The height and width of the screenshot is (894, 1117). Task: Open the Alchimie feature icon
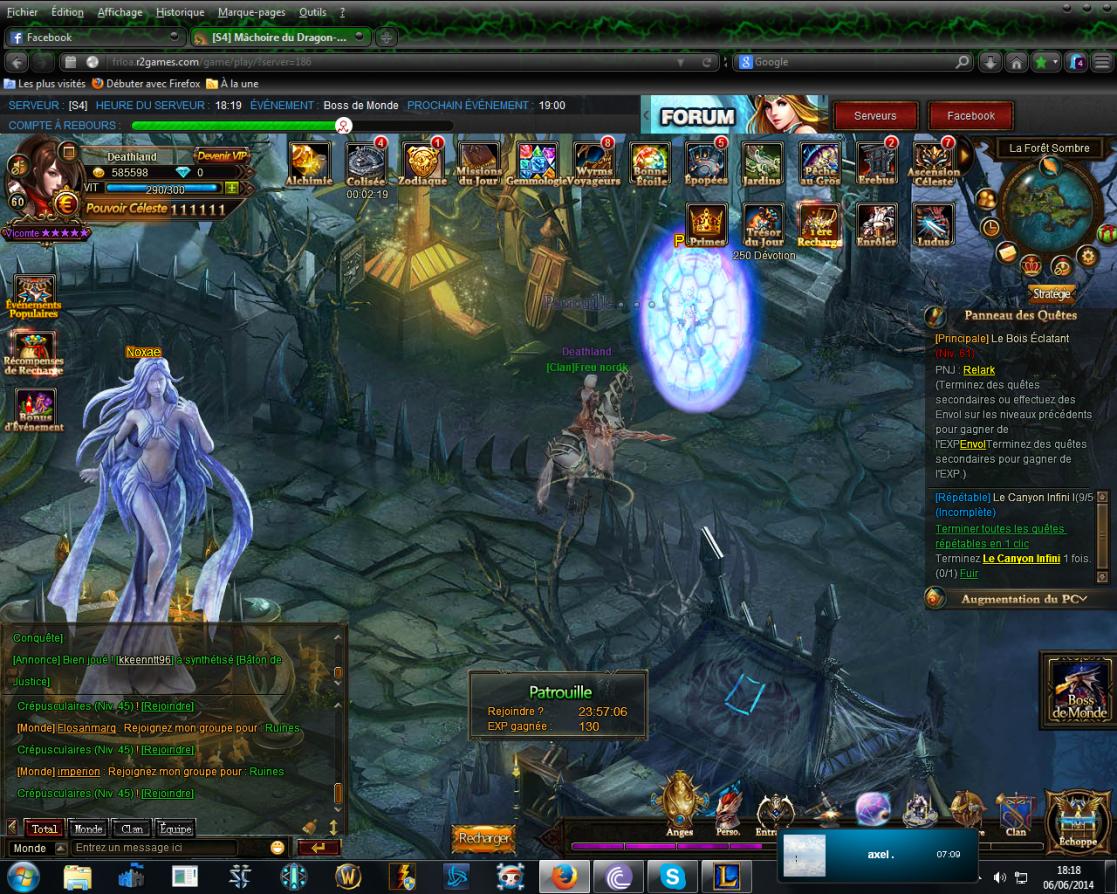pyautogui.click(x=309, y=162)
